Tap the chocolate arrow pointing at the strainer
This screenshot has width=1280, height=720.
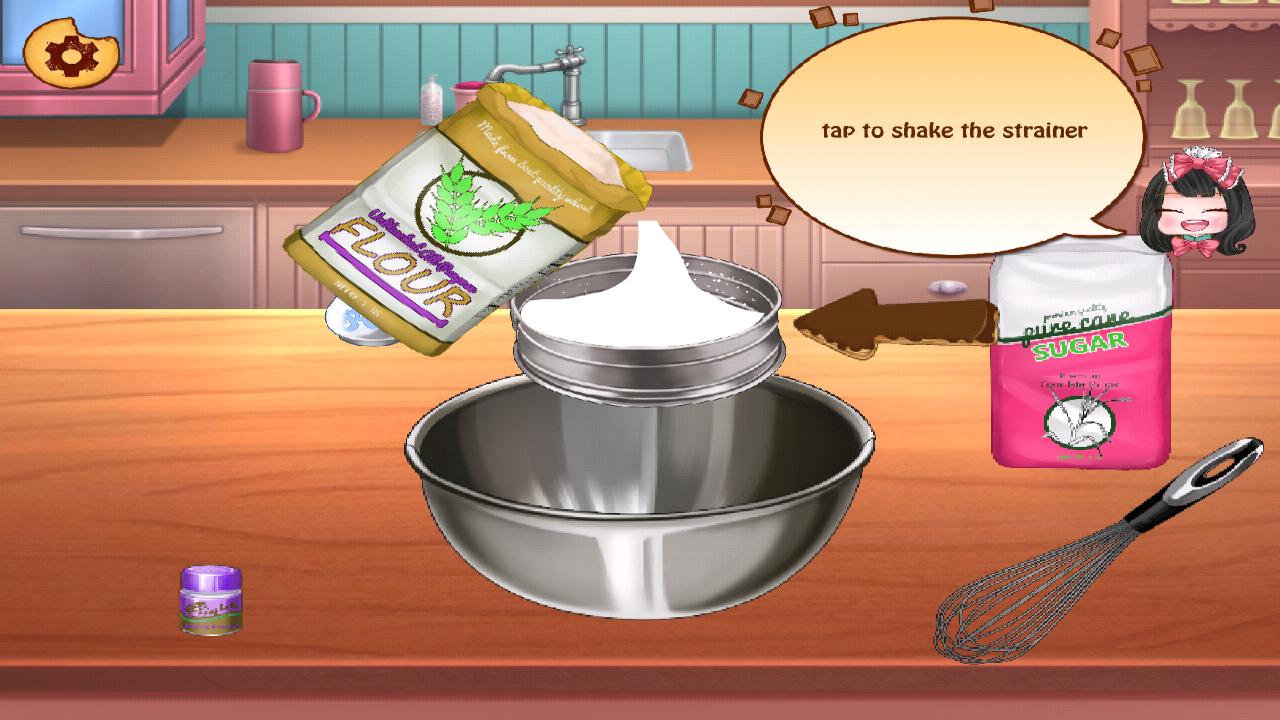coord(890,320)
